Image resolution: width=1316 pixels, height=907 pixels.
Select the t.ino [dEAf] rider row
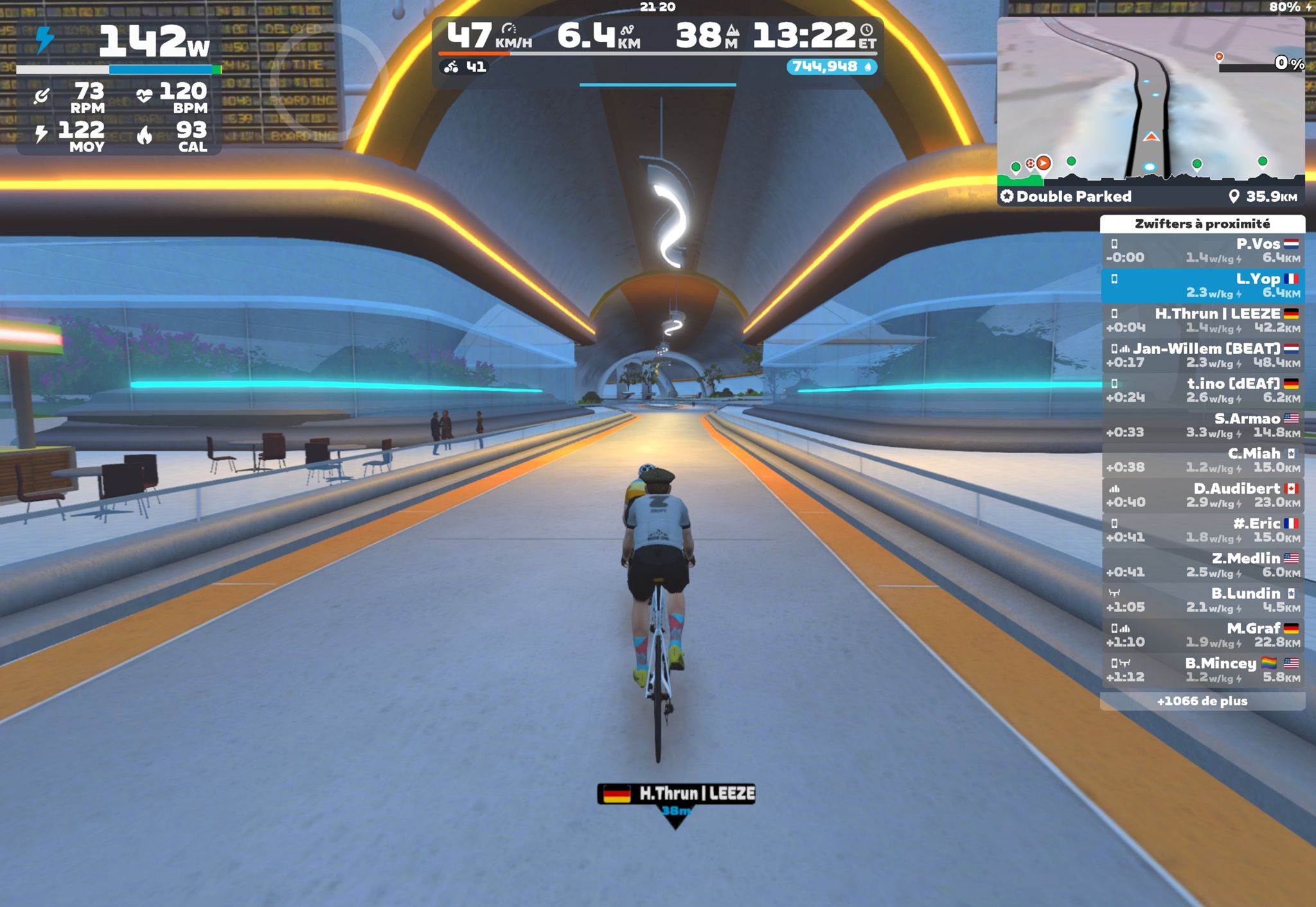click(x=1202, y=390)
